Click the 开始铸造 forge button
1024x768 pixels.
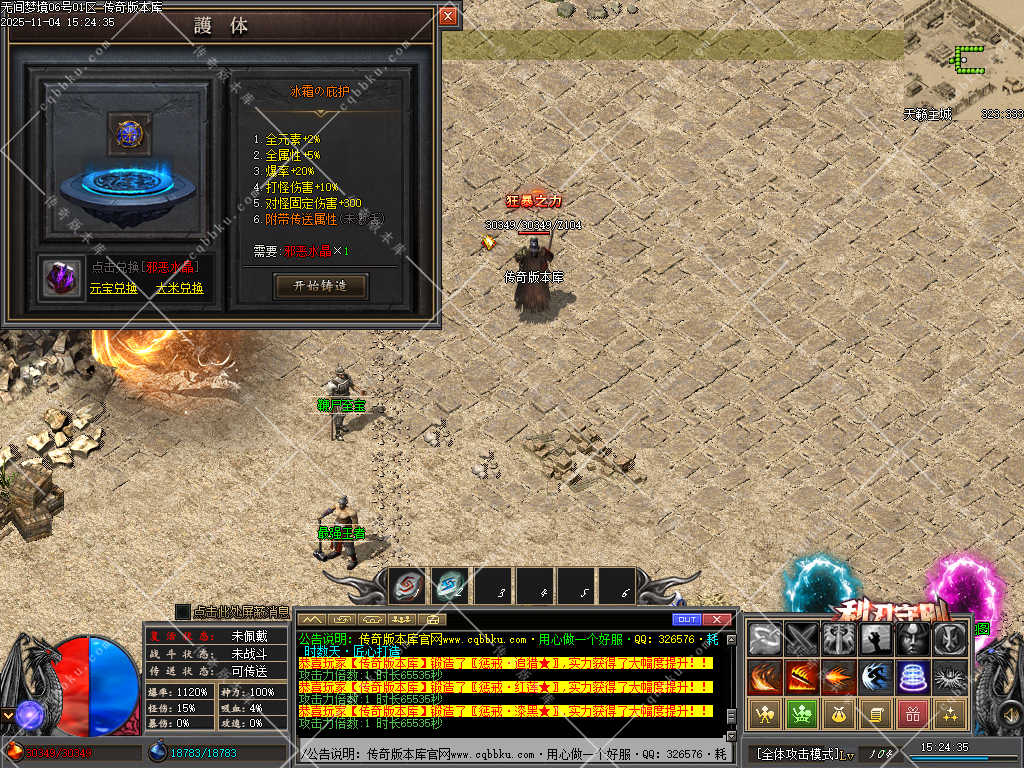pyautogui.click(x=321, y=286)
